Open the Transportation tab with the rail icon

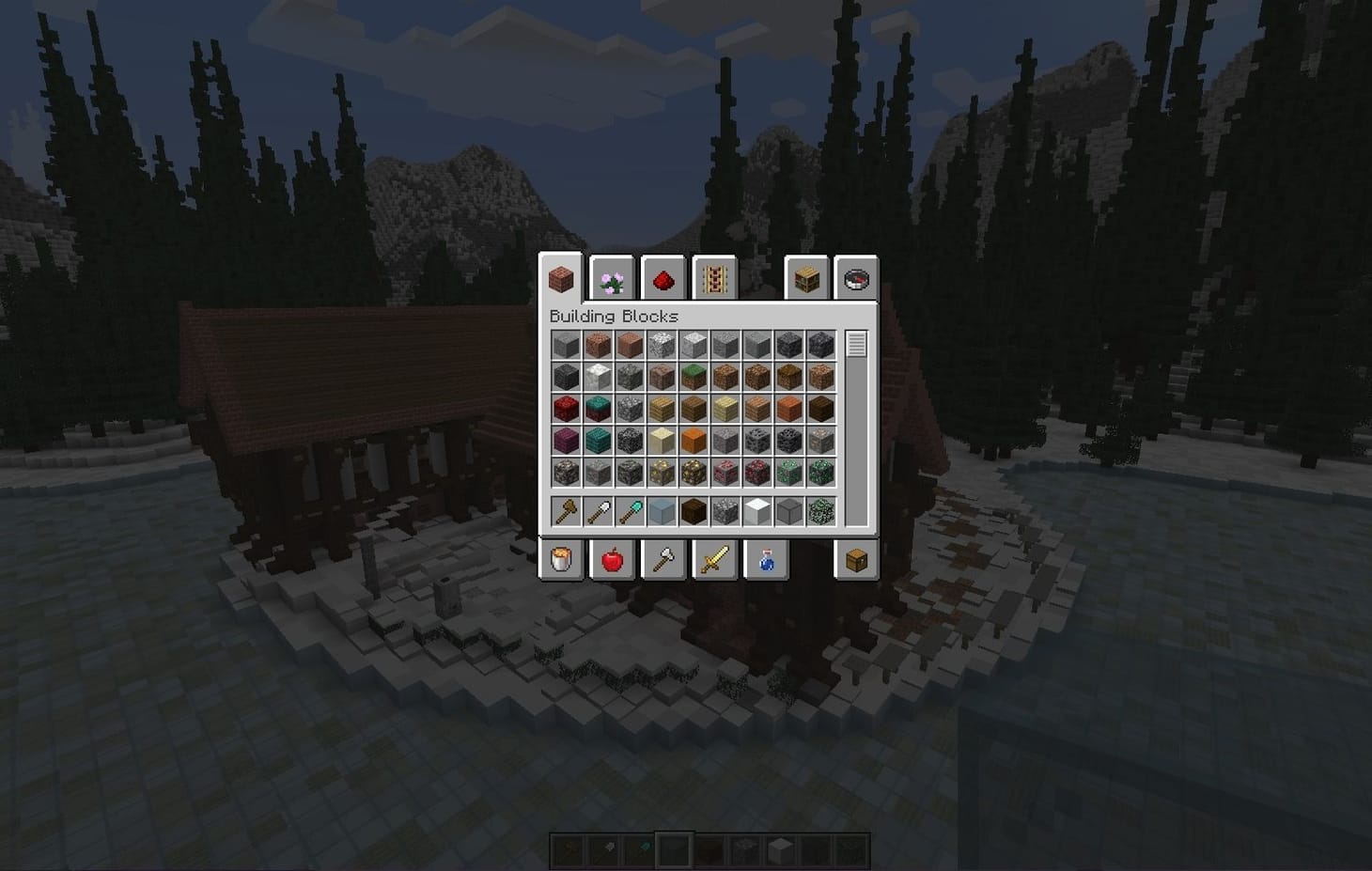tap(714, 277)
